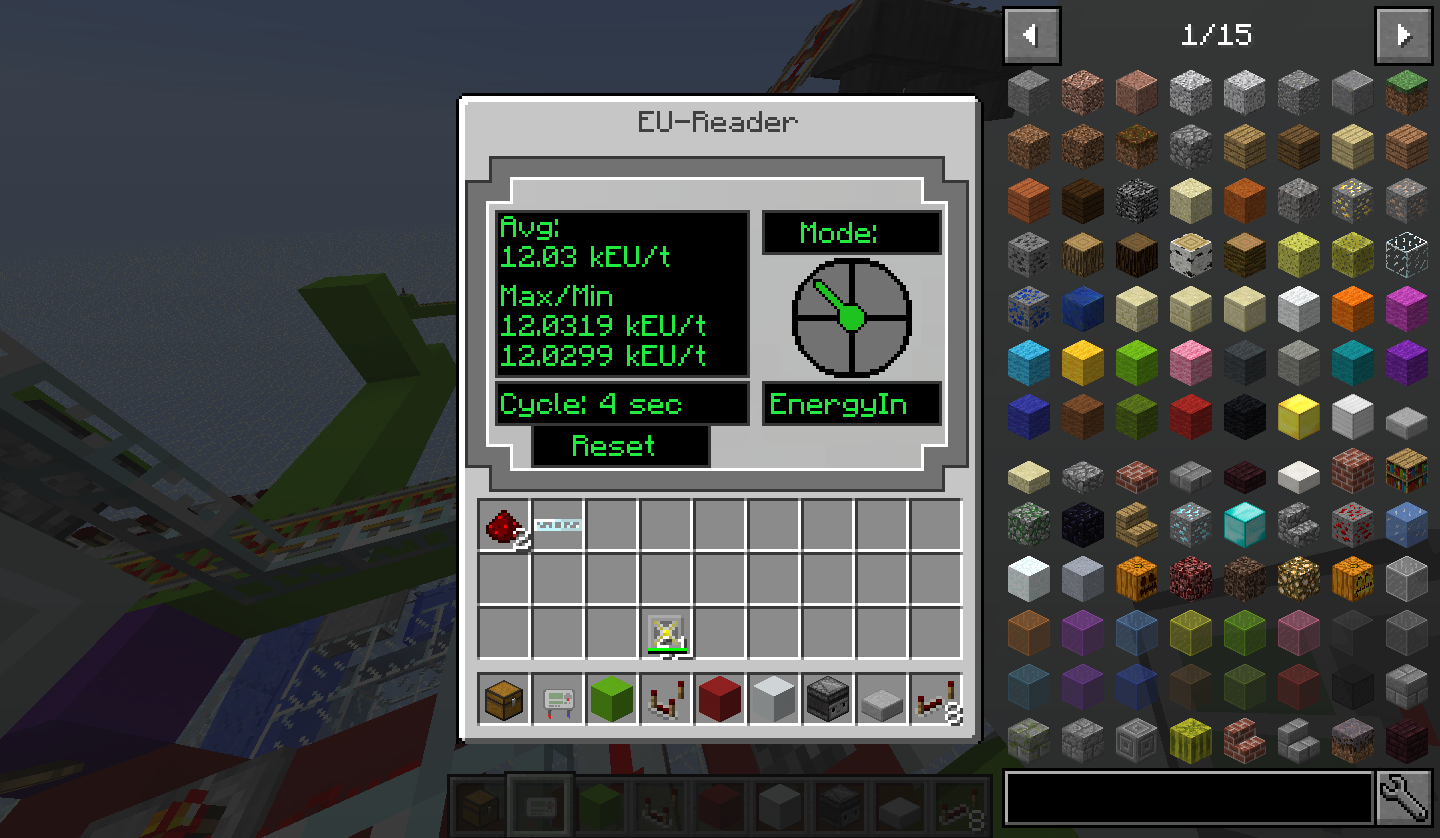Select the redstone repeater stack of 8
Image resolution: width=1440 pixels, height=838 pixels.
tap(937, 699)
